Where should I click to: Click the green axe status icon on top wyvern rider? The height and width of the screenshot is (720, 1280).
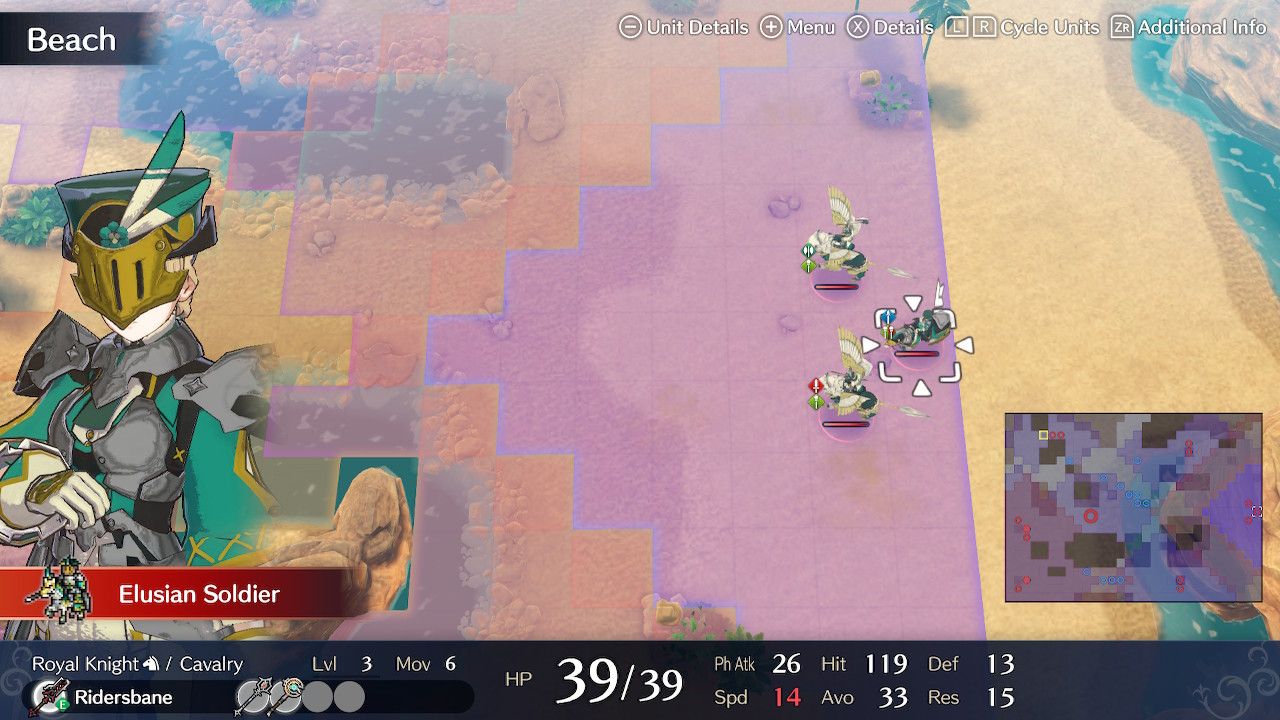[807, 252]
